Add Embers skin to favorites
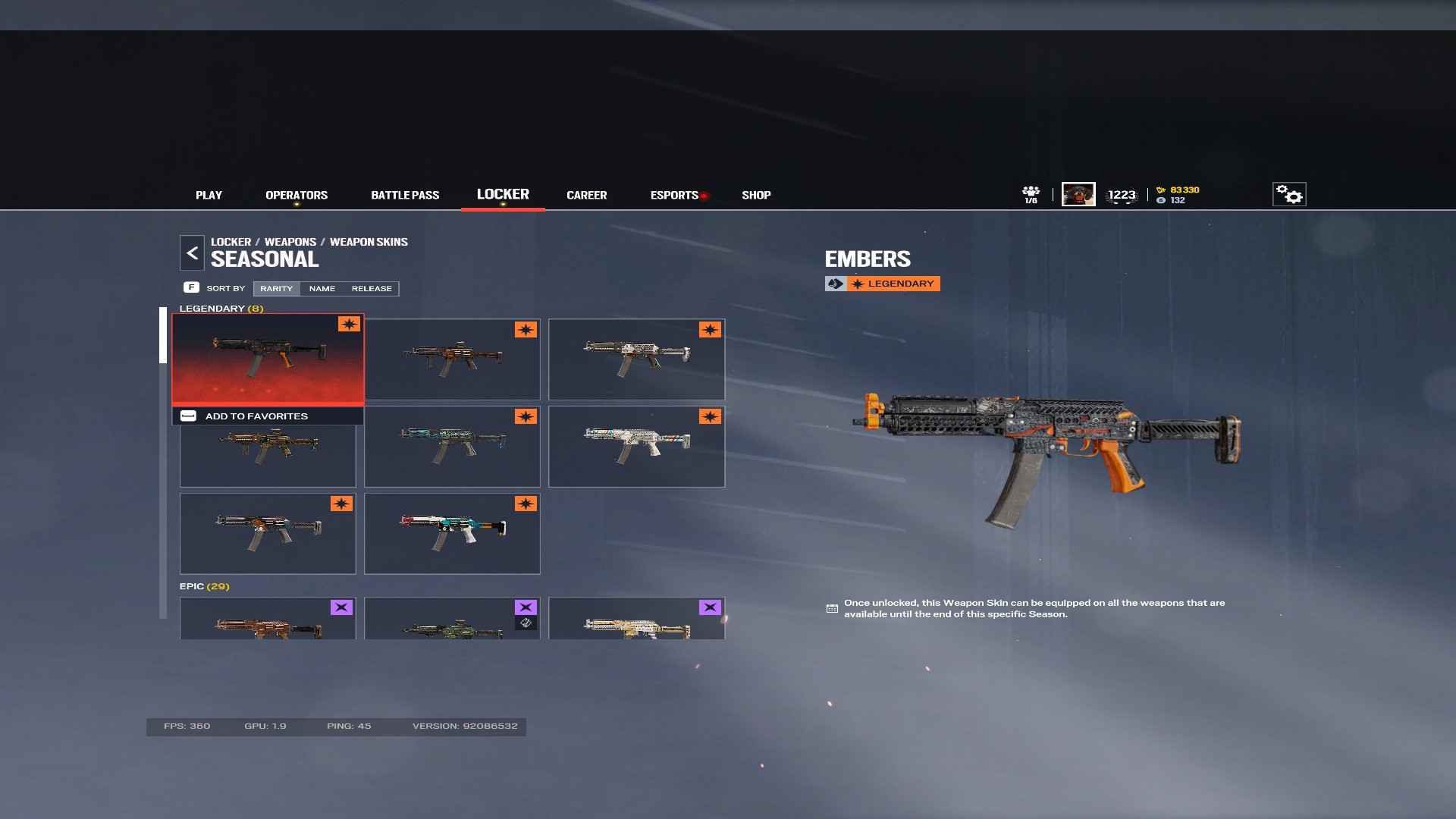Viewport: 1456px width, 819px height. coord(256,416)
